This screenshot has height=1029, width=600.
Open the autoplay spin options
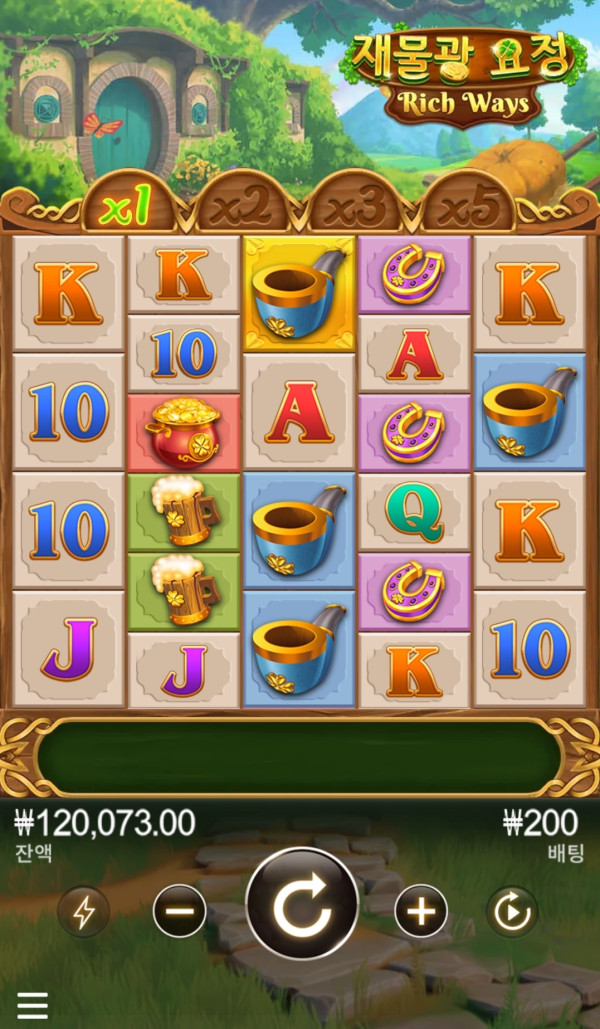512,911
